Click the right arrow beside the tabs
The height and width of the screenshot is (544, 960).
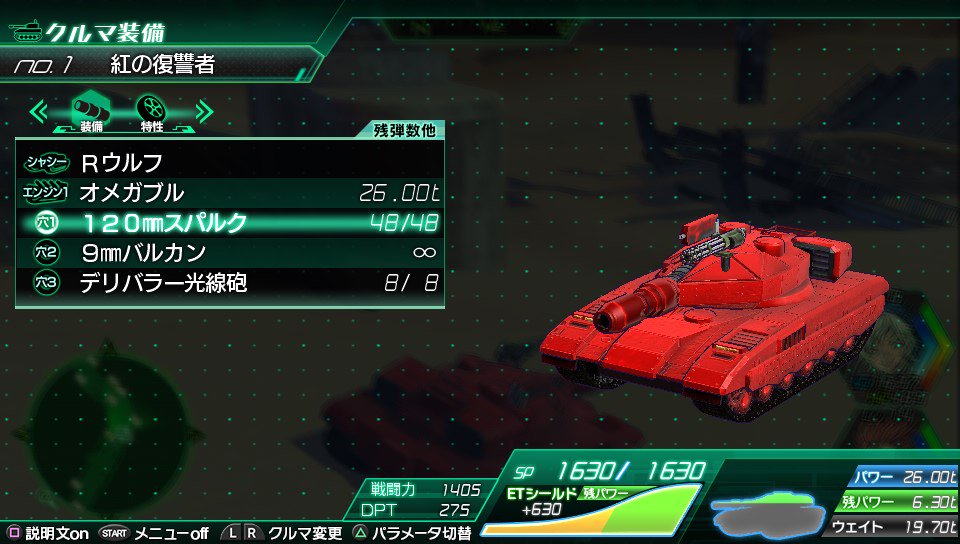(203, 110)
